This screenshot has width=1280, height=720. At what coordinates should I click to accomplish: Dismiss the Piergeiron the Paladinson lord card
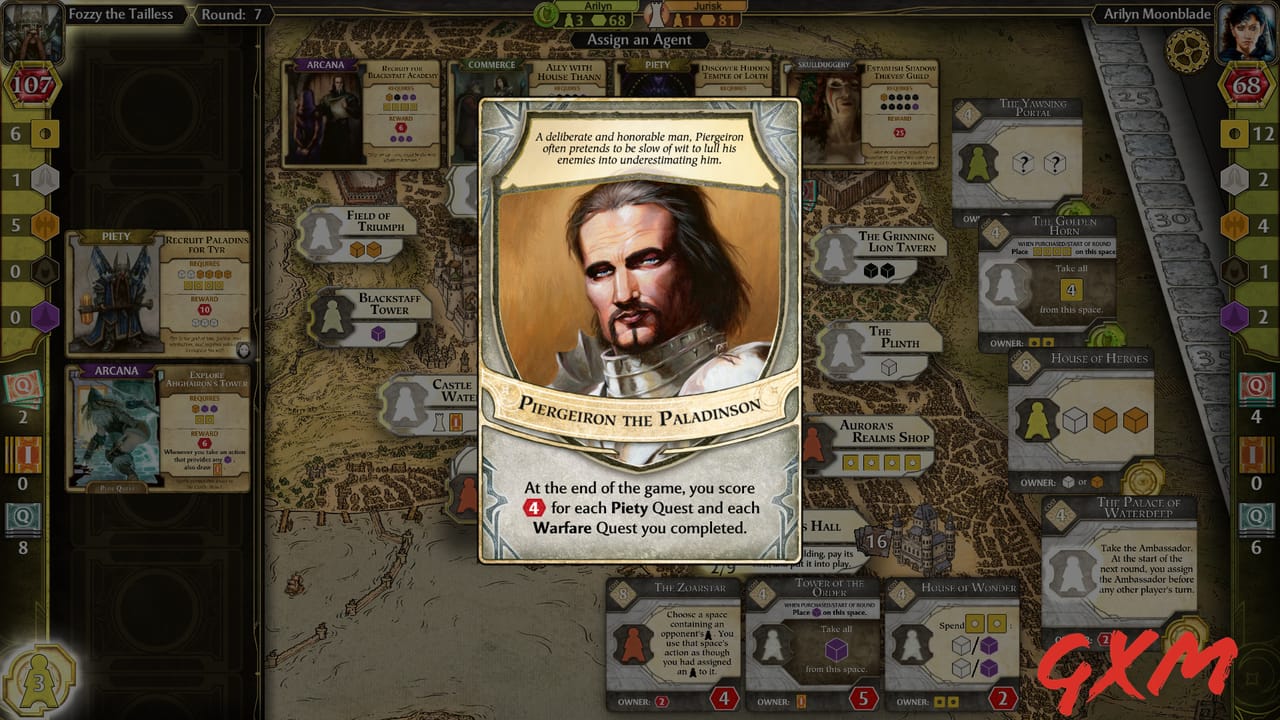(x=640, y=320)
